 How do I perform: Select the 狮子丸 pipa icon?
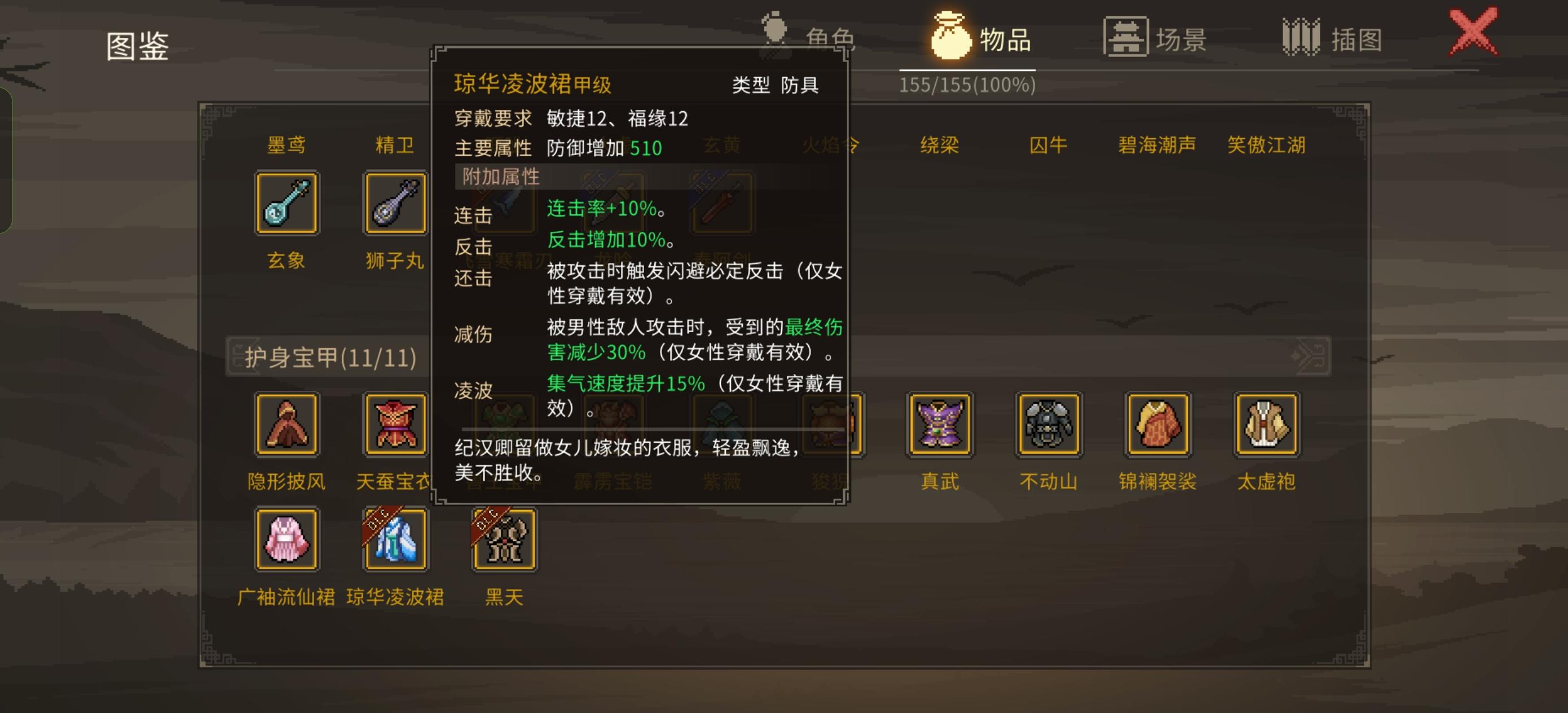click(394, 201)
